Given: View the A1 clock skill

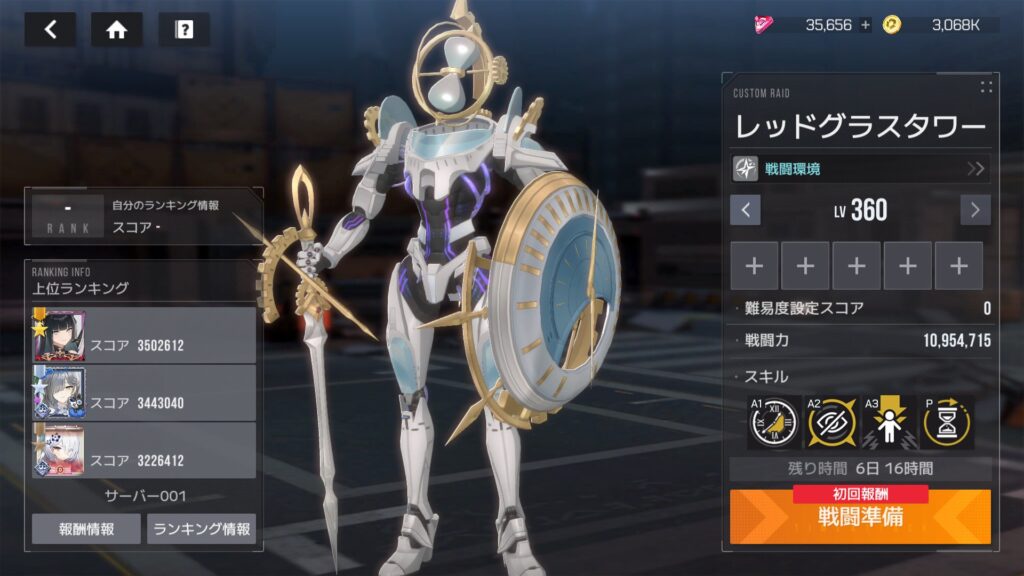Looking at the screenshot, I should pyautogui.click(x=773, y=422).
